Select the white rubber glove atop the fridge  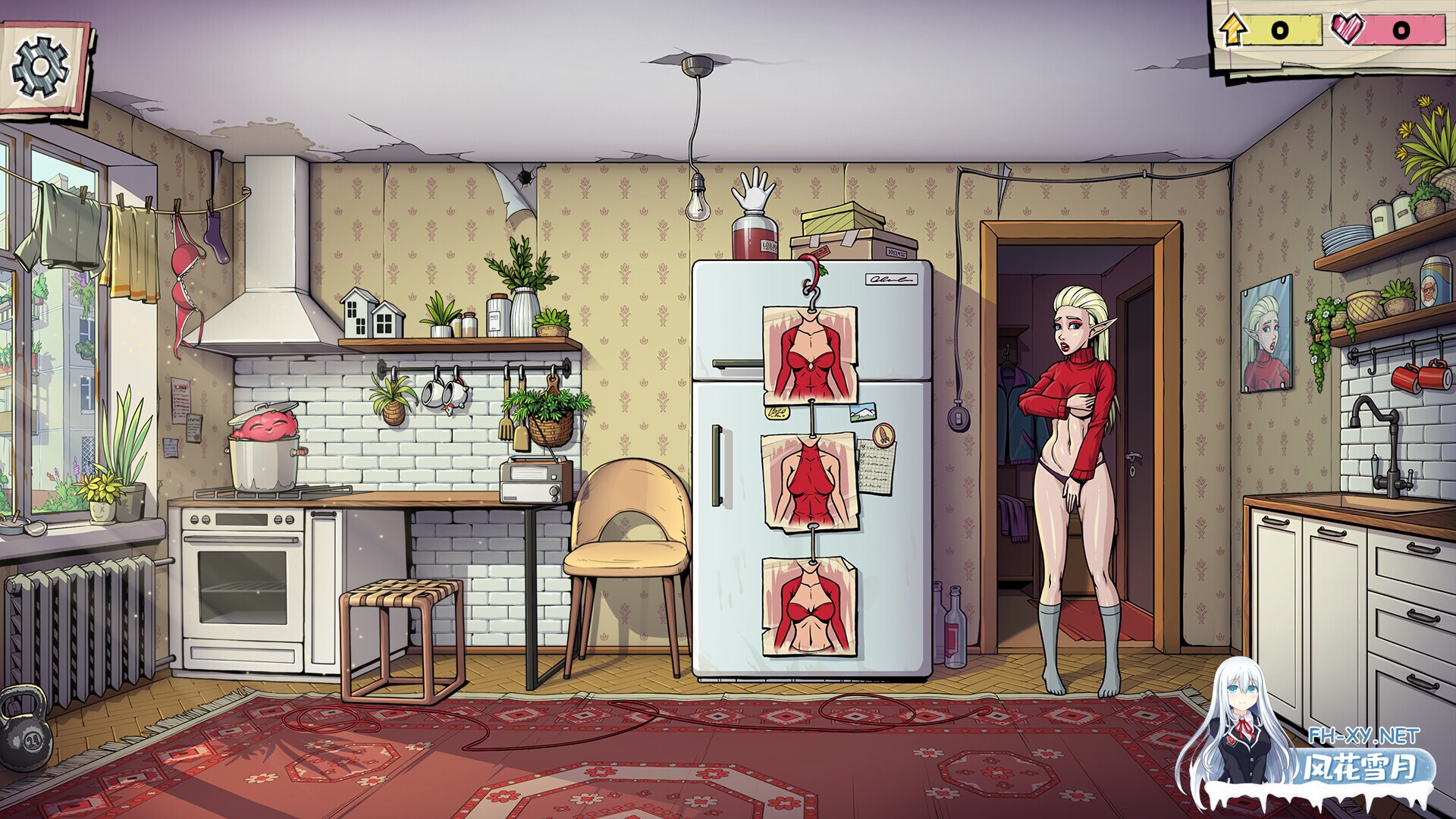click(753, 190)
